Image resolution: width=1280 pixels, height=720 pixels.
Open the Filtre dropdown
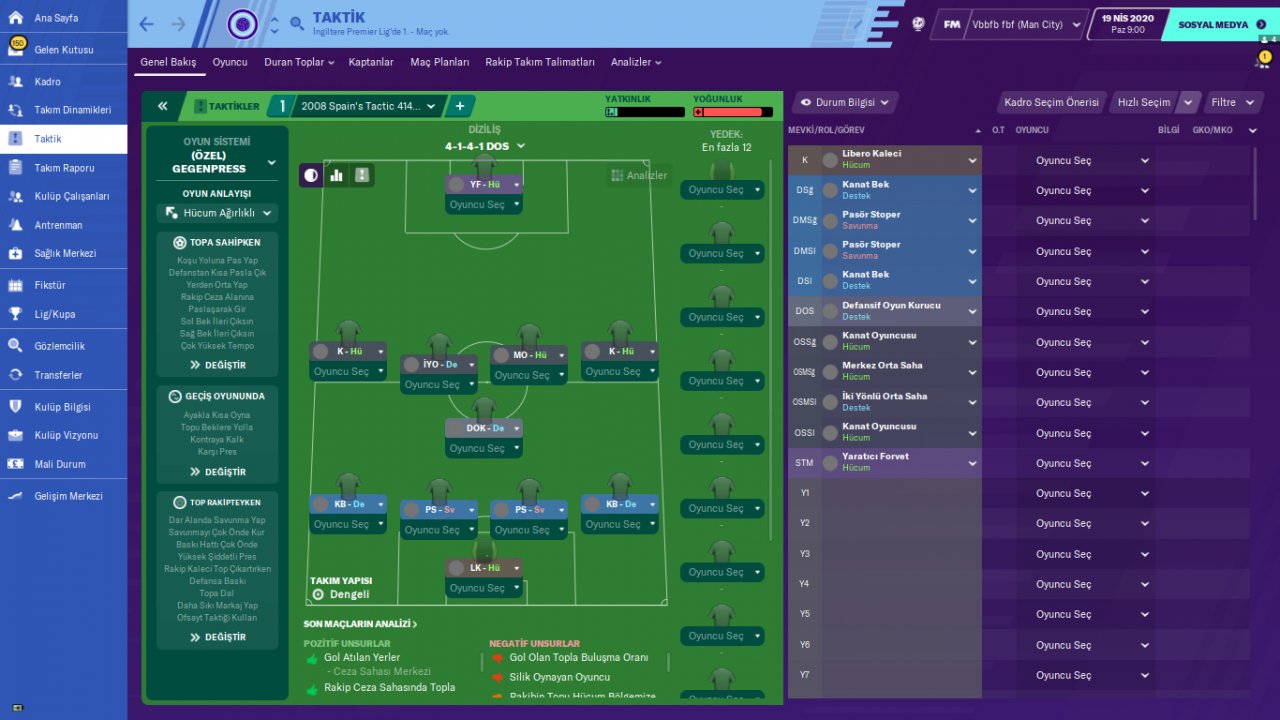(x=1229, y=102)
